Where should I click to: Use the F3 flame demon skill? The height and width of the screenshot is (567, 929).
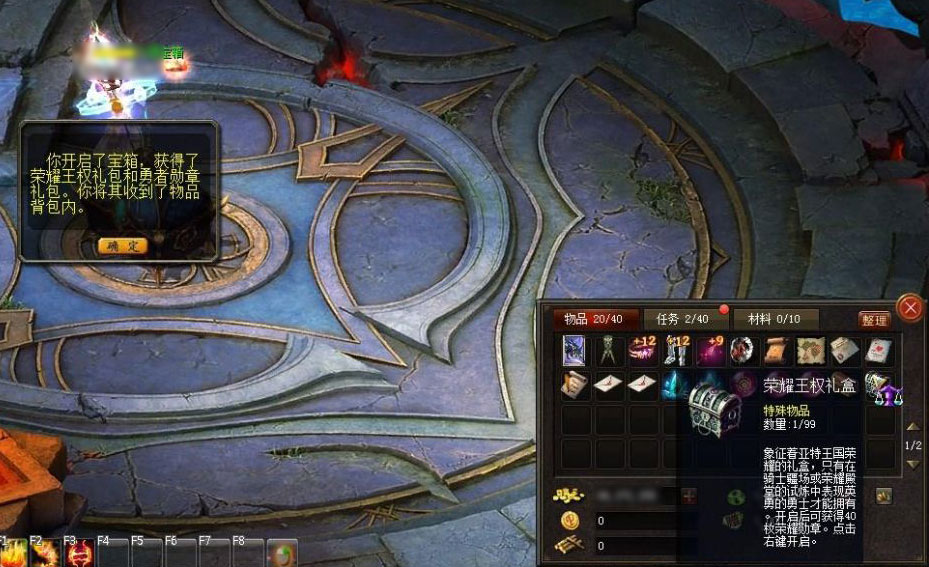(80, 553)
